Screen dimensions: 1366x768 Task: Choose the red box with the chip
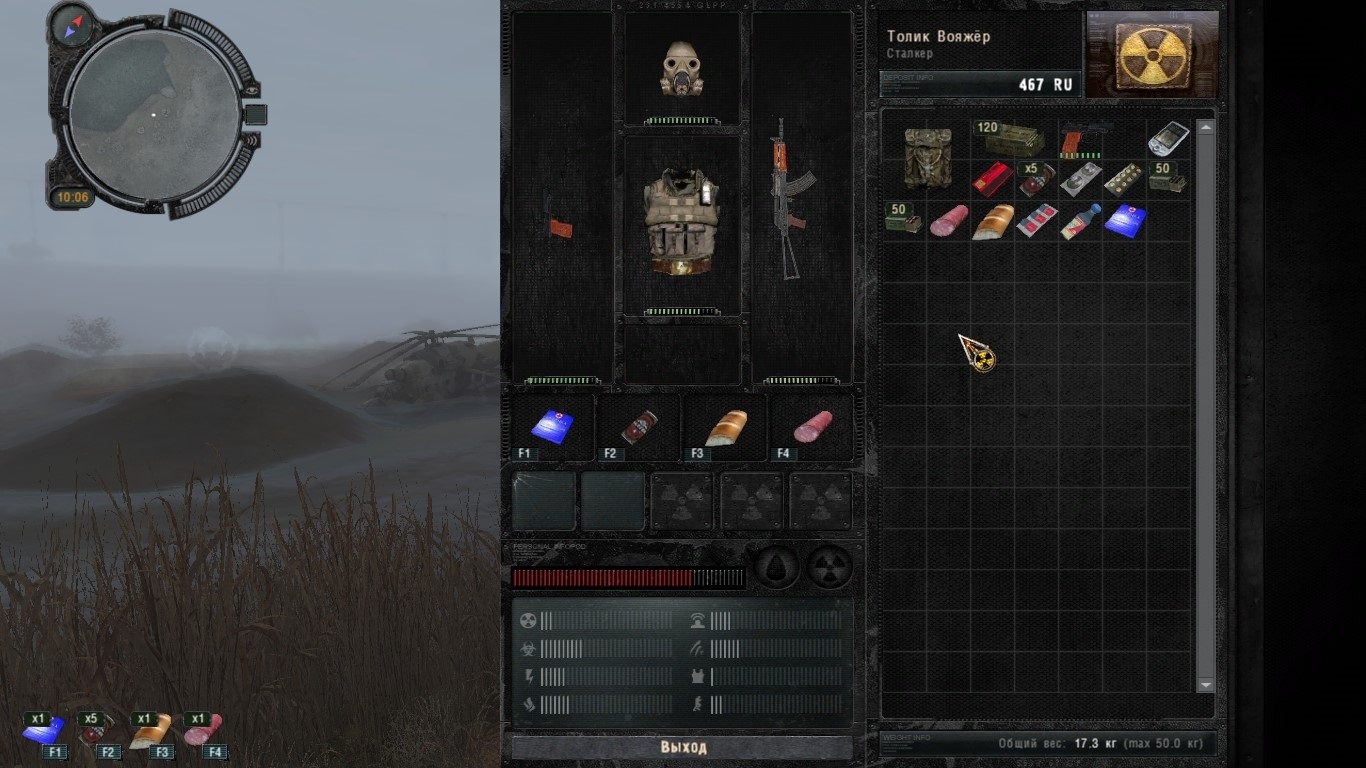tap(992, 179)
